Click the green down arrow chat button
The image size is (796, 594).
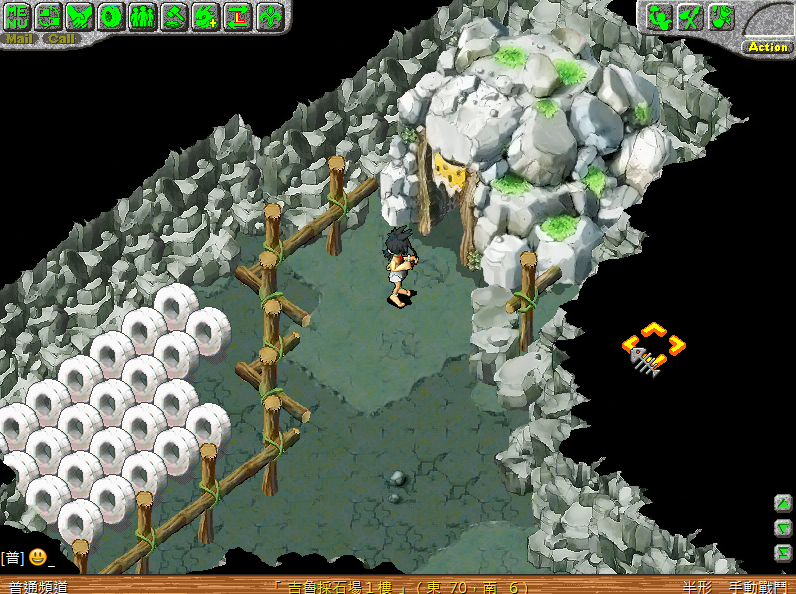783,528
